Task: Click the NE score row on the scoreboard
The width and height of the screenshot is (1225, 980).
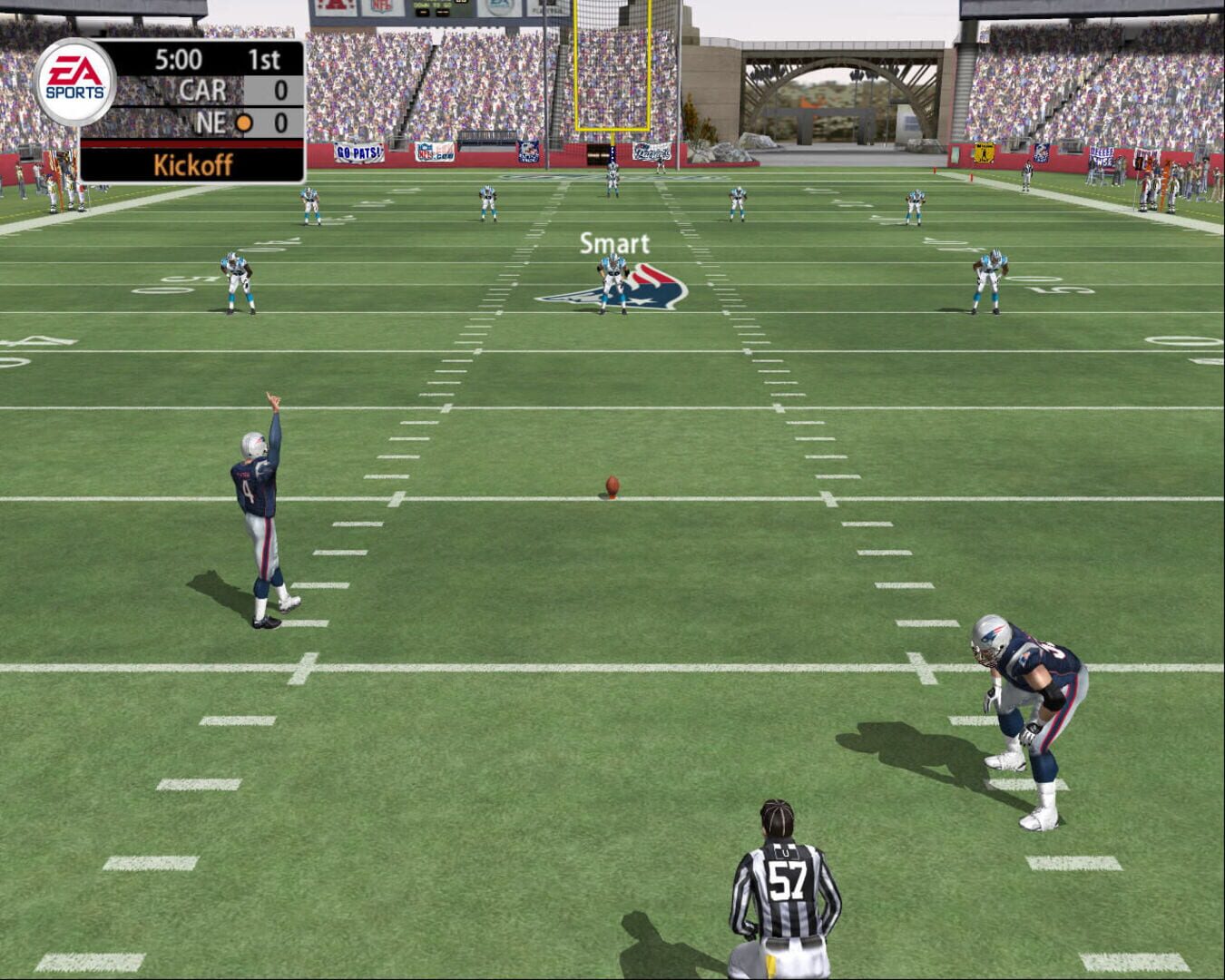Action: pyautogui.click(x=218, y=121)
